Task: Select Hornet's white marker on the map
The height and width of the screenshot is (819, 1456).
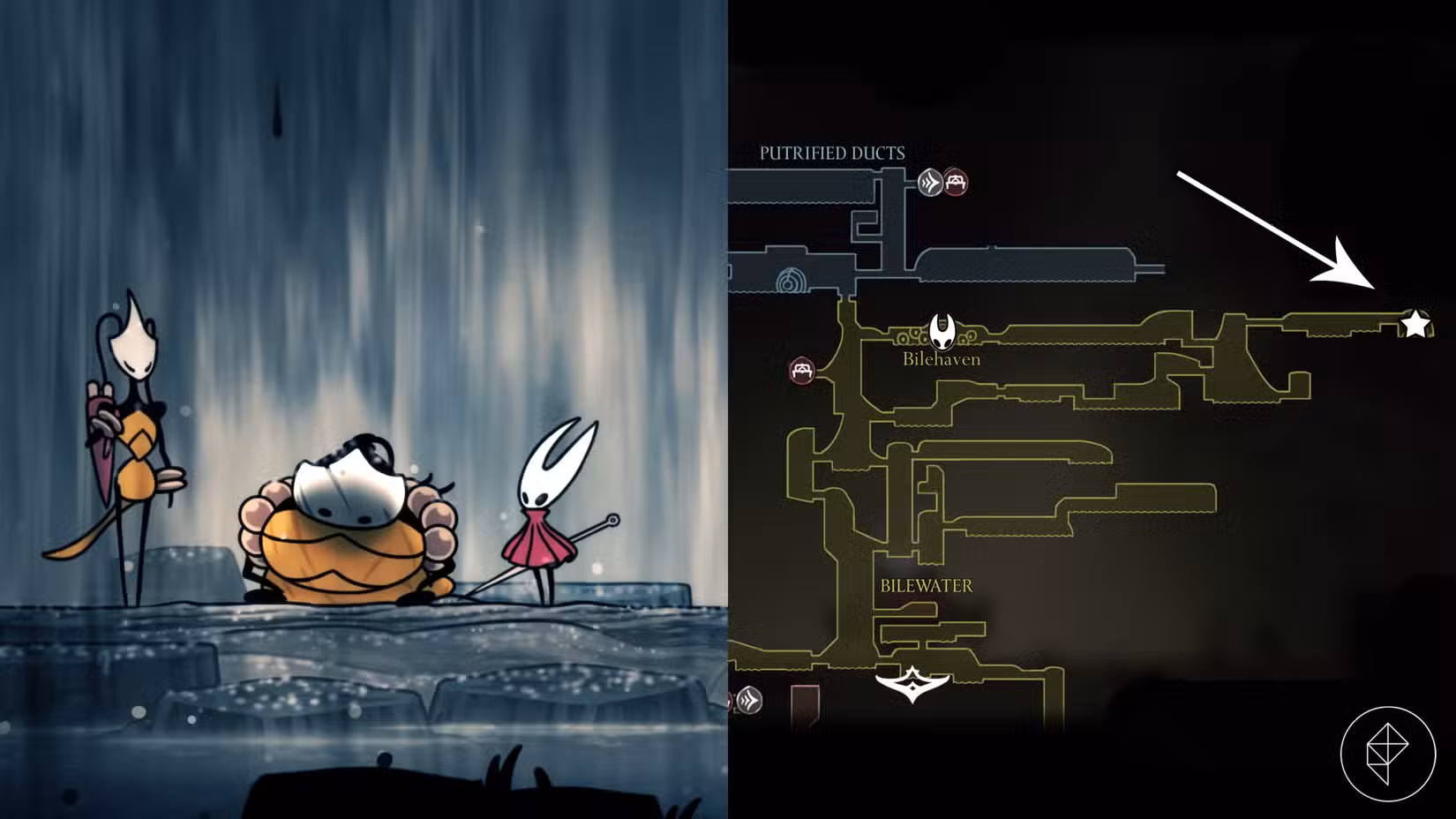Action: (944, 330)
